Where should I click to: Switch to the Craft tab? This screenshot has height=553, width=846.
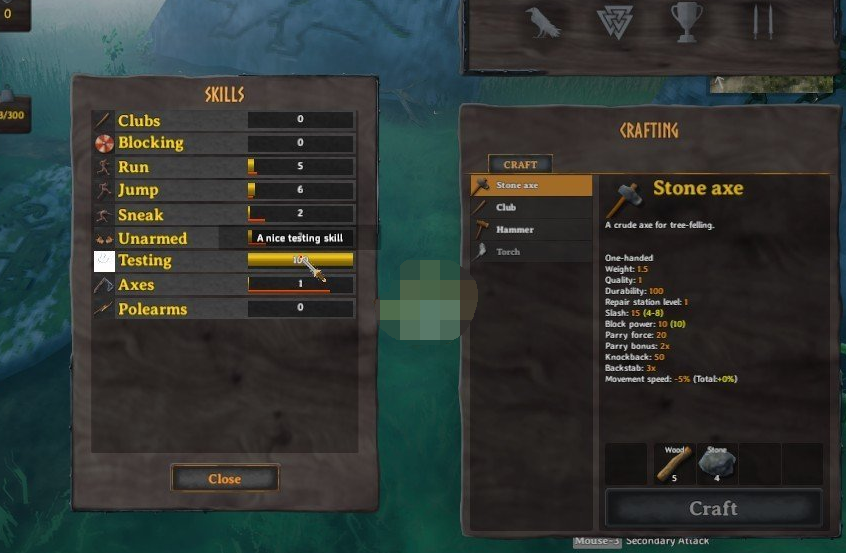pos(520,165)
